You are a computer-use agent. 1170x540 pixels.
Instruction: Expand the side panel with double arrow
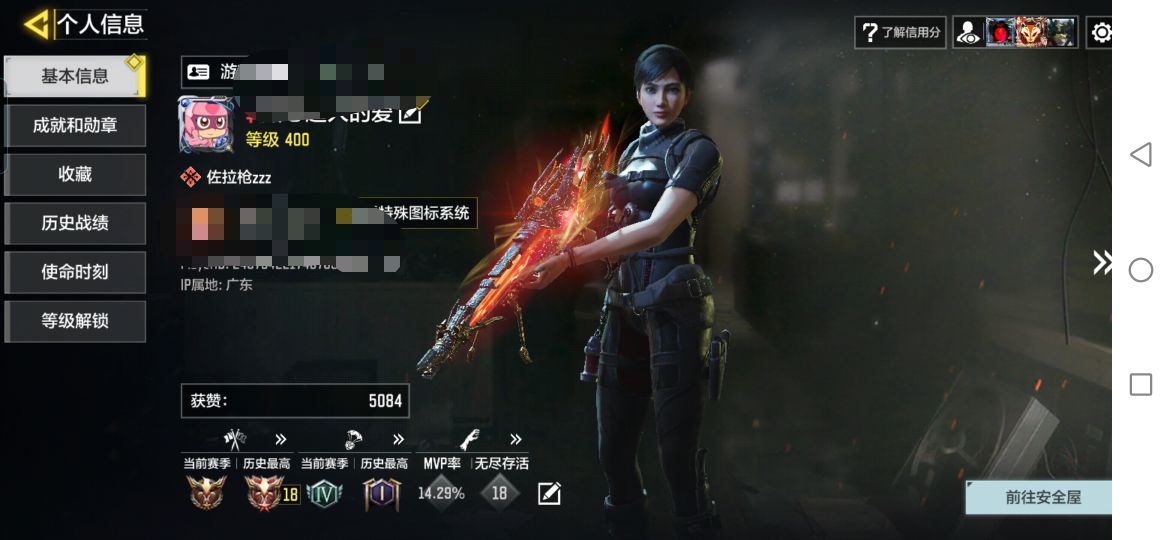[1101, 263]
